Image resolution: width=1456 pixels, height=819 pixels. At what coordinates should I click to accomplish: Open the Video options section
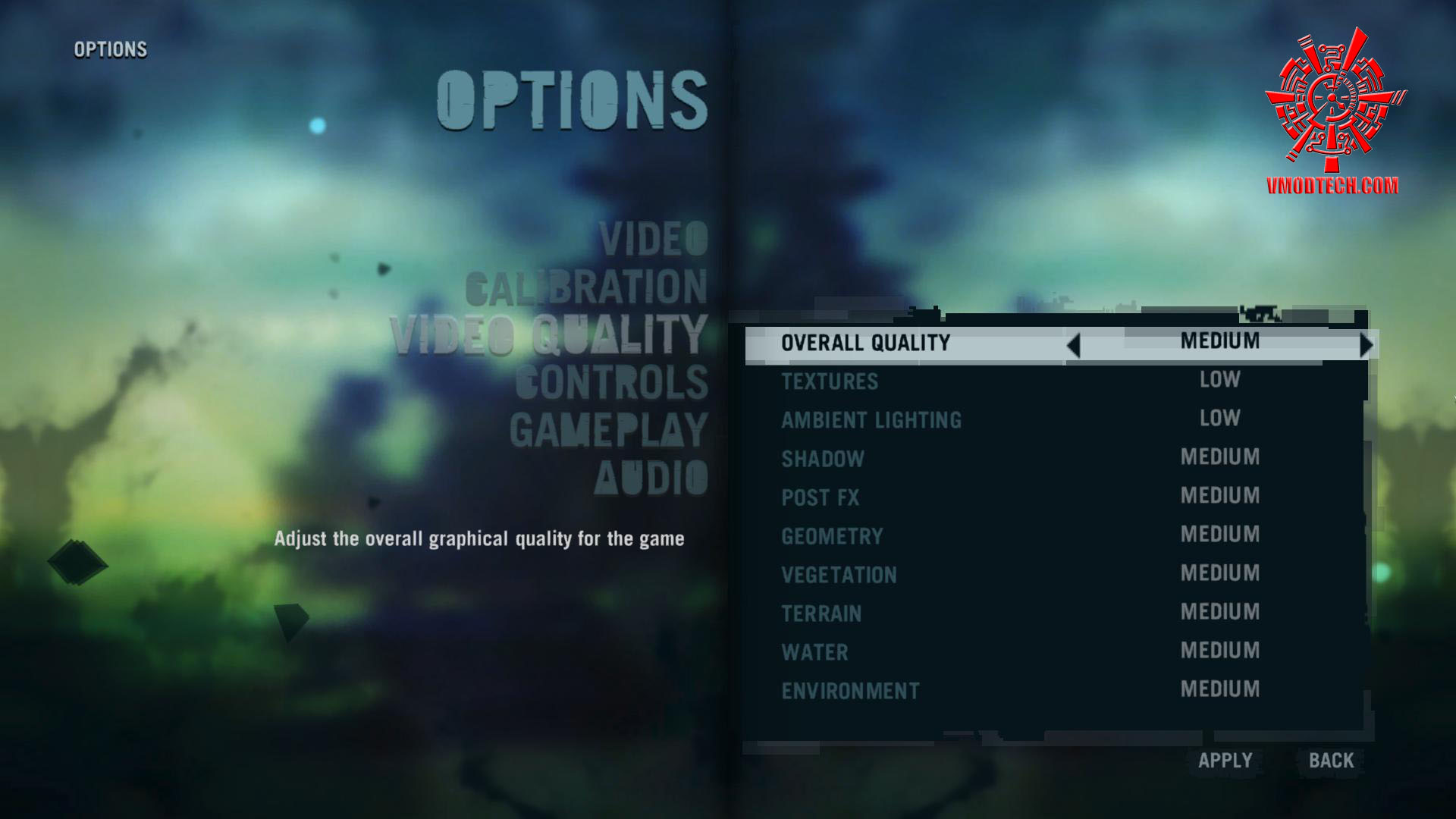pyautogui.click(x=653, y=239)
